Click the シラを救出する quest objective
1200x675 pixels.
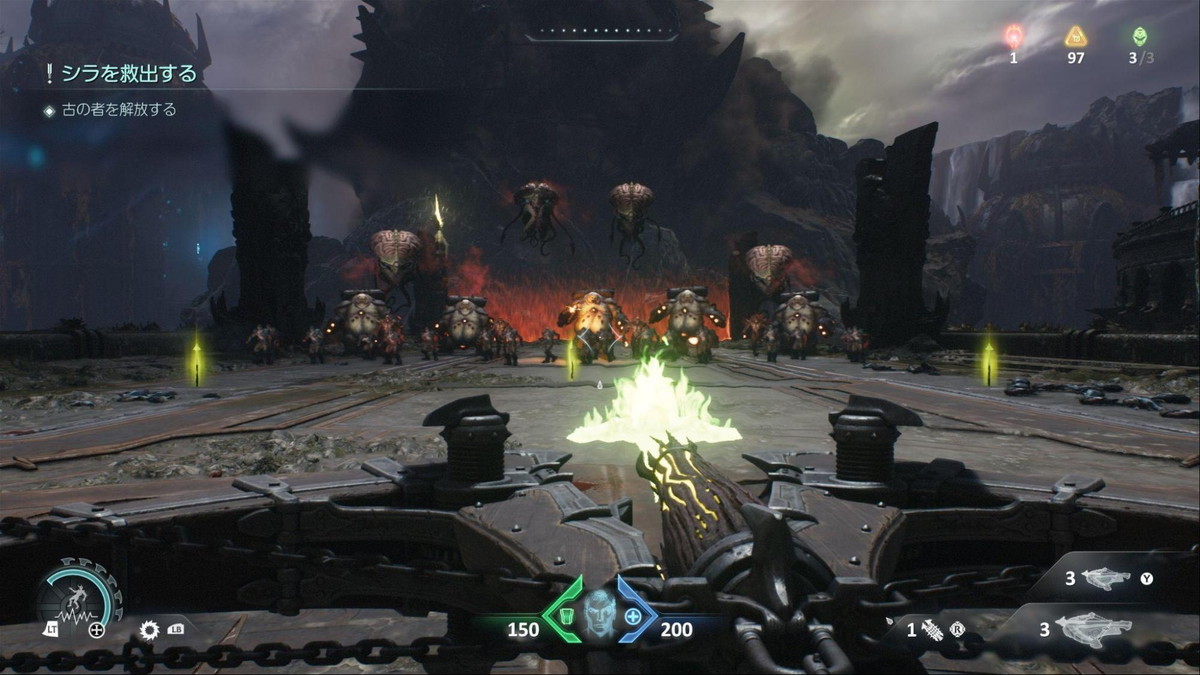click(127, 73)
